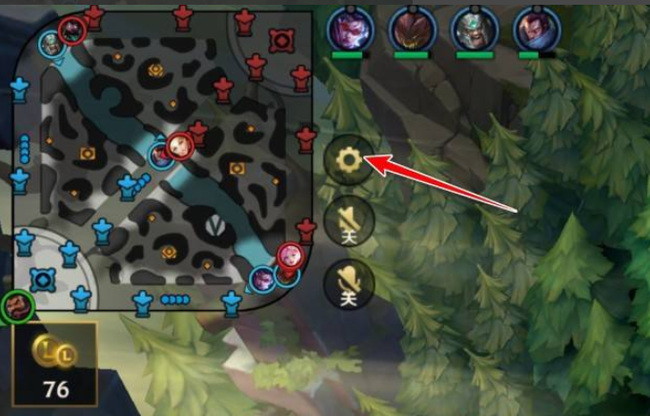The height and width of the screenshot is (416, 650).
Task: Toggle the muted microphone voice button
Action: point(350,284)
